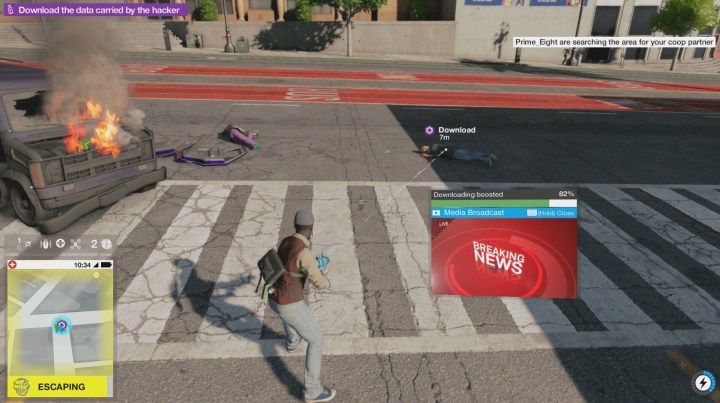View the Breaking News broadcast video
Viewport: 720px width, 403px height.
tap(503, 257)
